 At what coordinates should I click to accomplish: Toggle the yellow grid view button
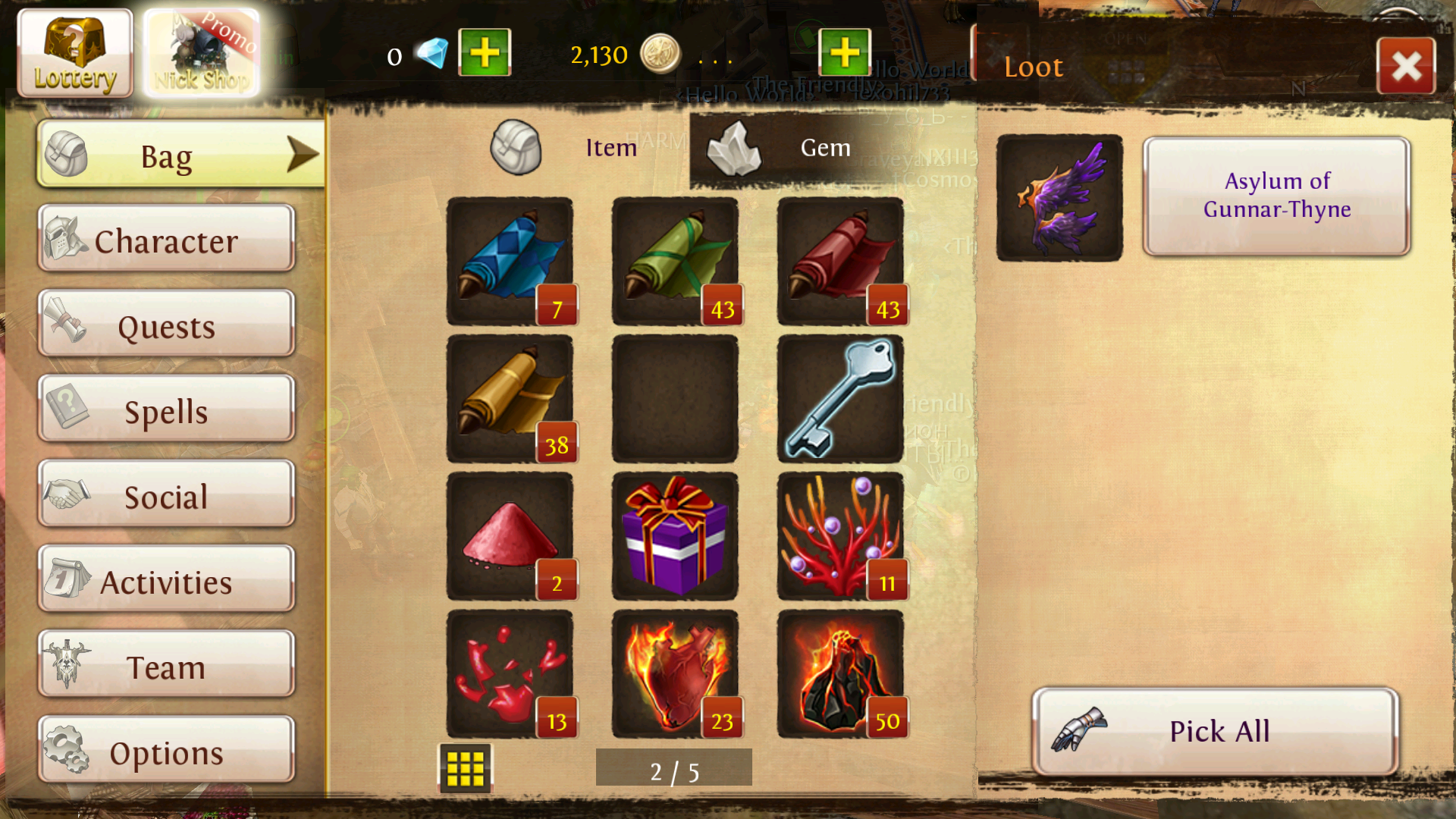pos(465,769)
